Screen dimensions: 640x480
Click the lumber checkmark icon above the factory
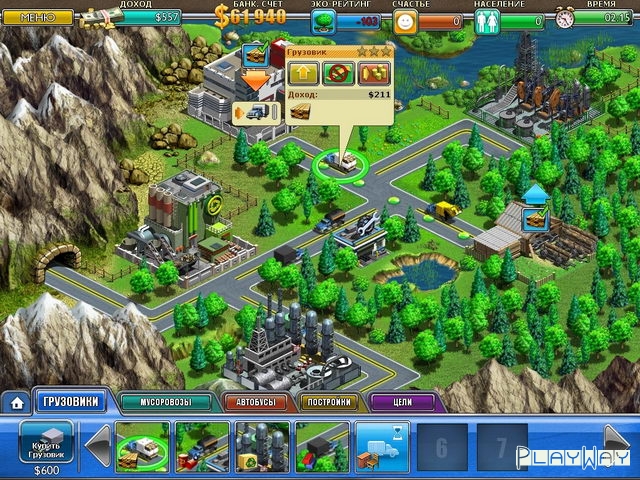(x=254, y=55)
